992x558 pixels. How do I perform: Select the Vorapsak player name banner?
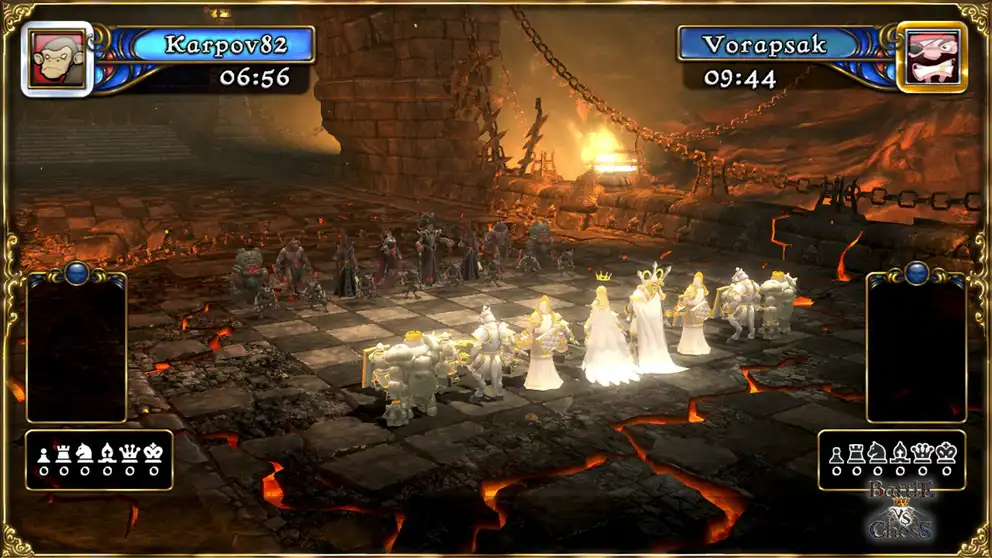click(x=768, y=44)
